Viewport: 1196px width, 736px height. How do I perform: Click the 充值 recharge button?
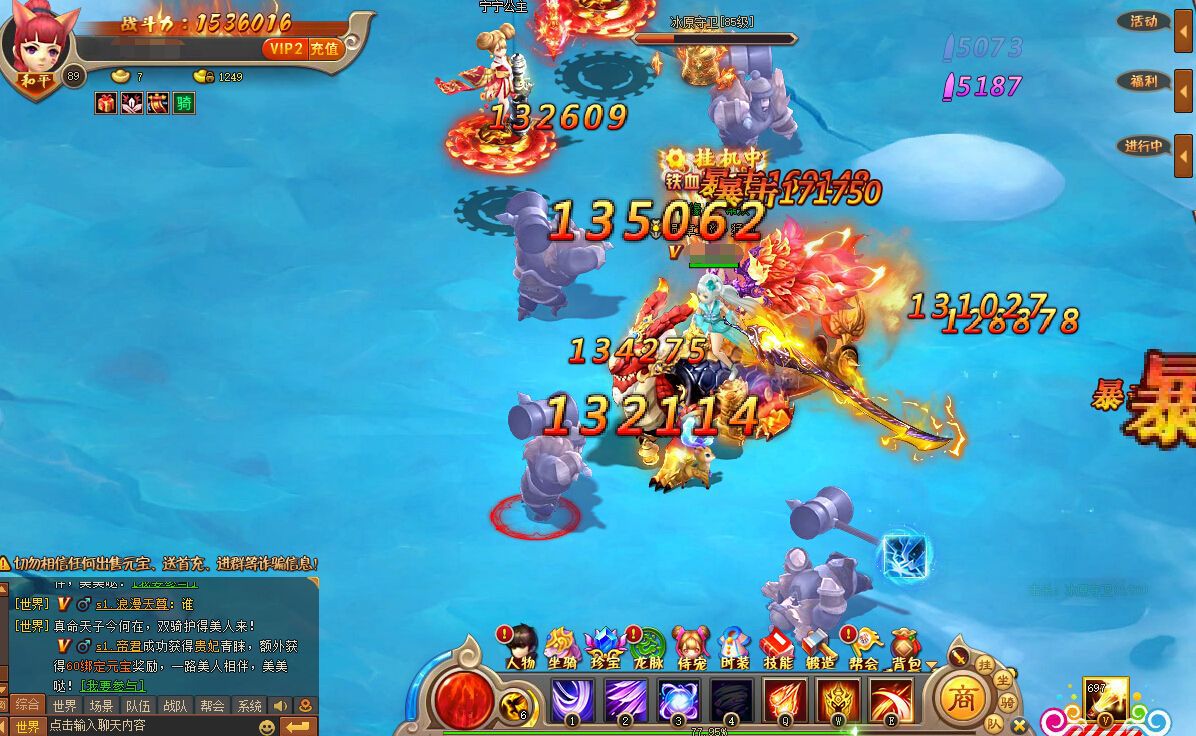coord(325,49)
